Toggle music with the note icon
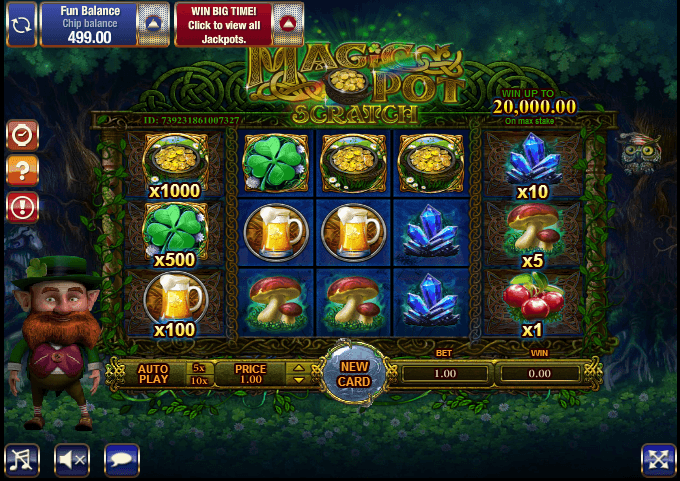 coord(22,459)
